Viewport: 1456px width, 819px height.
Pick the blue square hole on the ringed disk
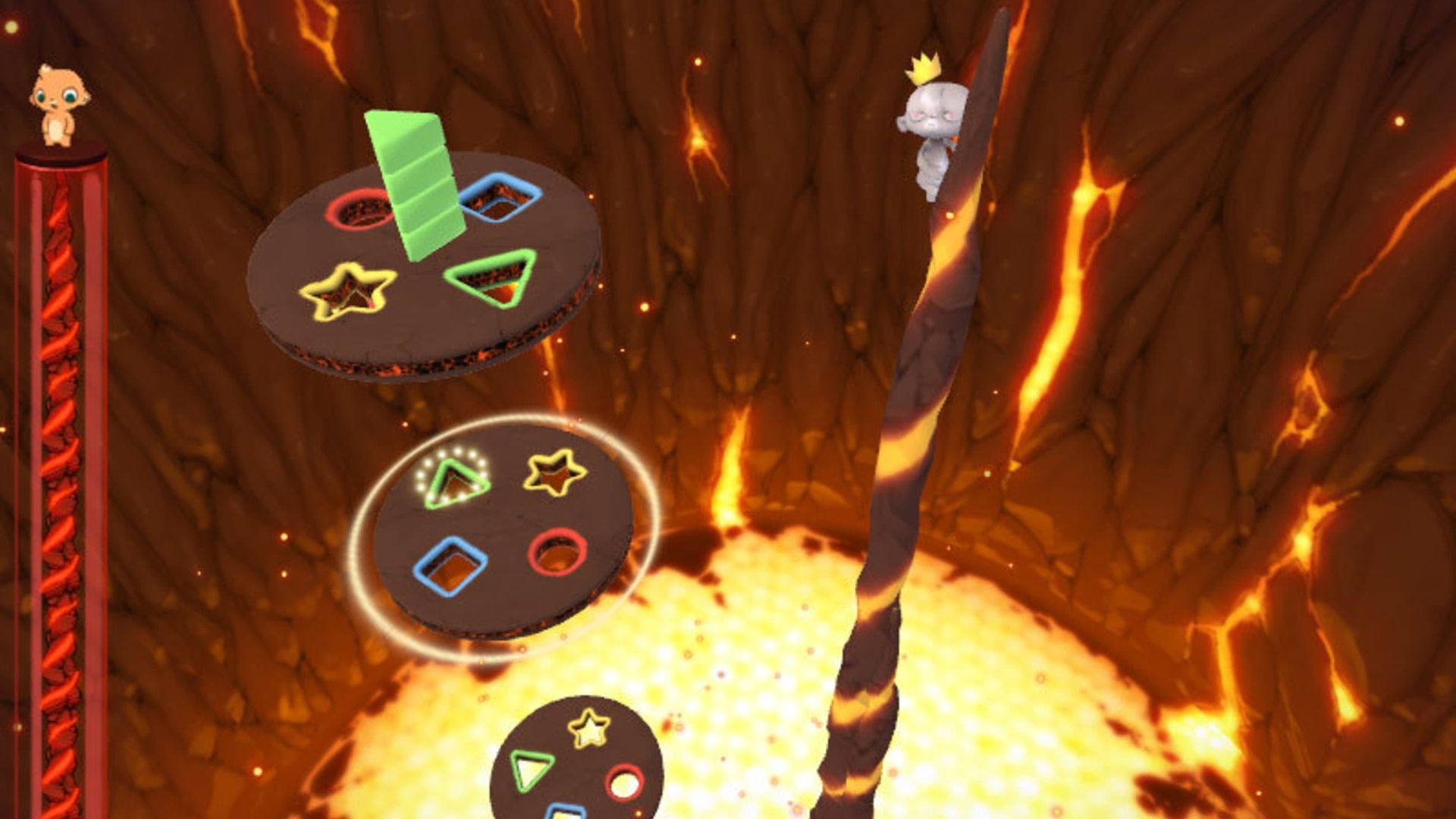pyautogui.click(x=450, y=566)
